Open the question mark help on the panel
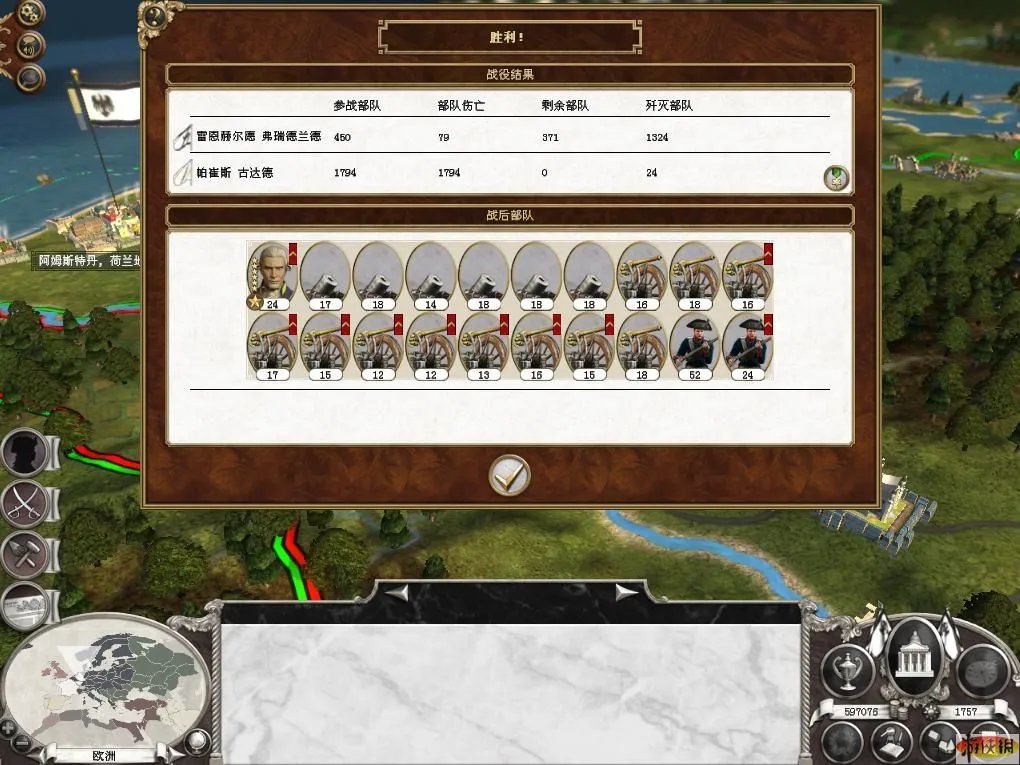The width and height of the screenshot is (1020, 765). click(154, 16)
